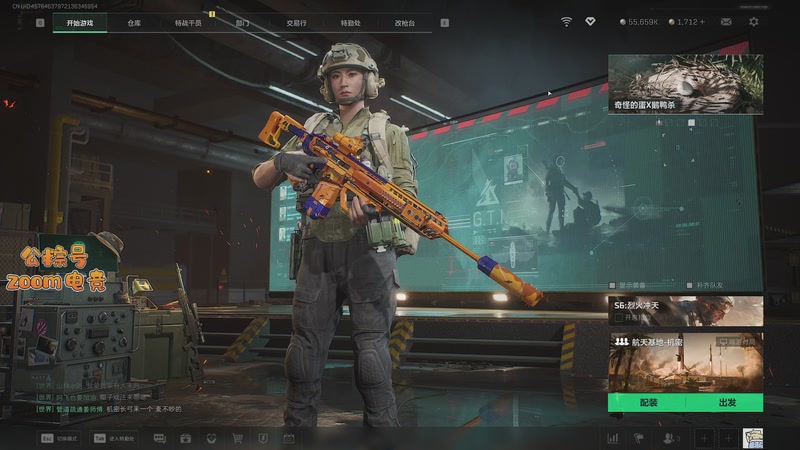Open the 奇怪的蛋X鹅鸭杀 event banner
Image resolution: width=800 pixels, height=450 pixels.
(x=685, y=84)
